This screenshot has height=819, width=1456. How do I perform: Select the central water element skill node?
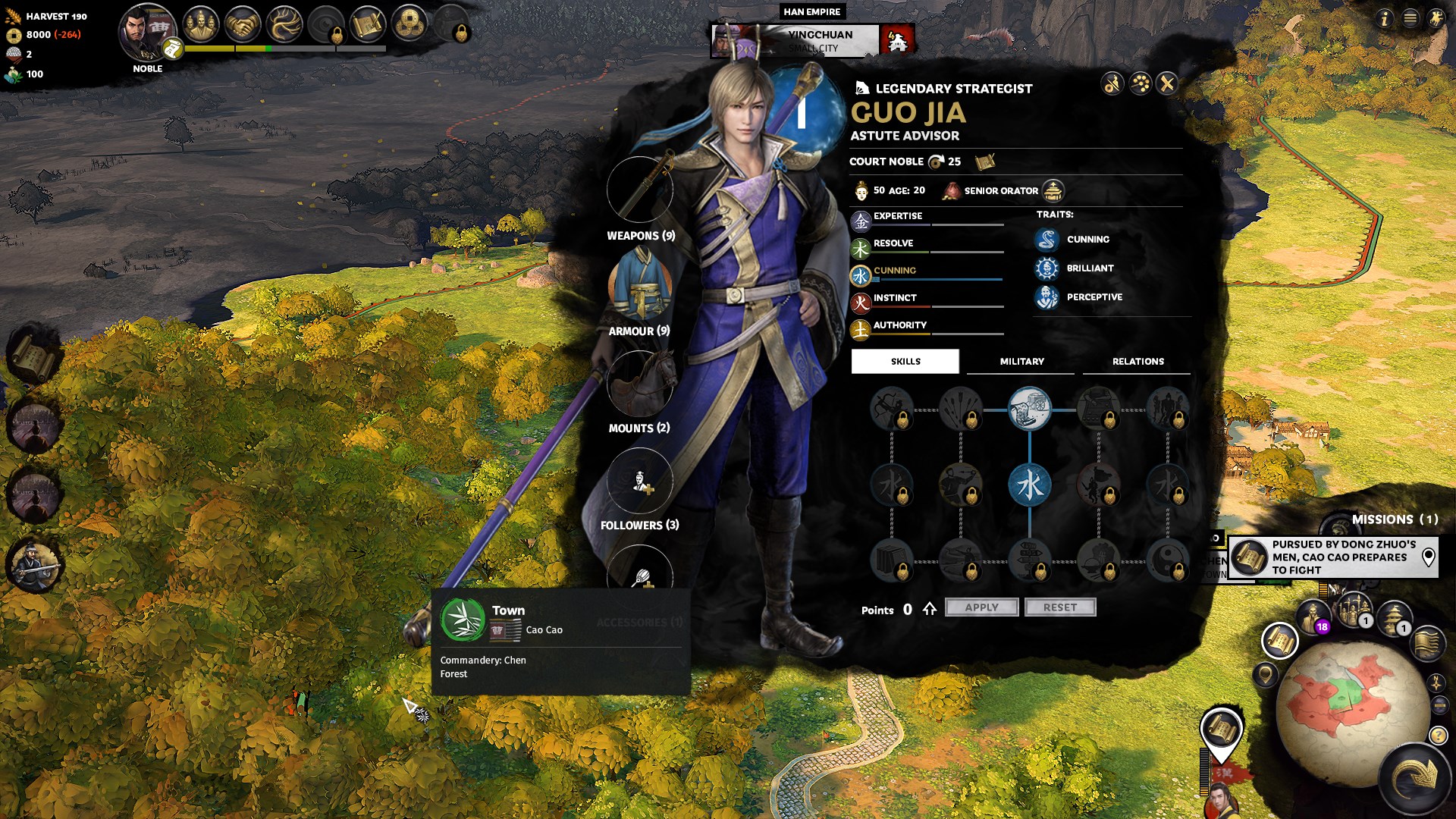pos(1029,485)
